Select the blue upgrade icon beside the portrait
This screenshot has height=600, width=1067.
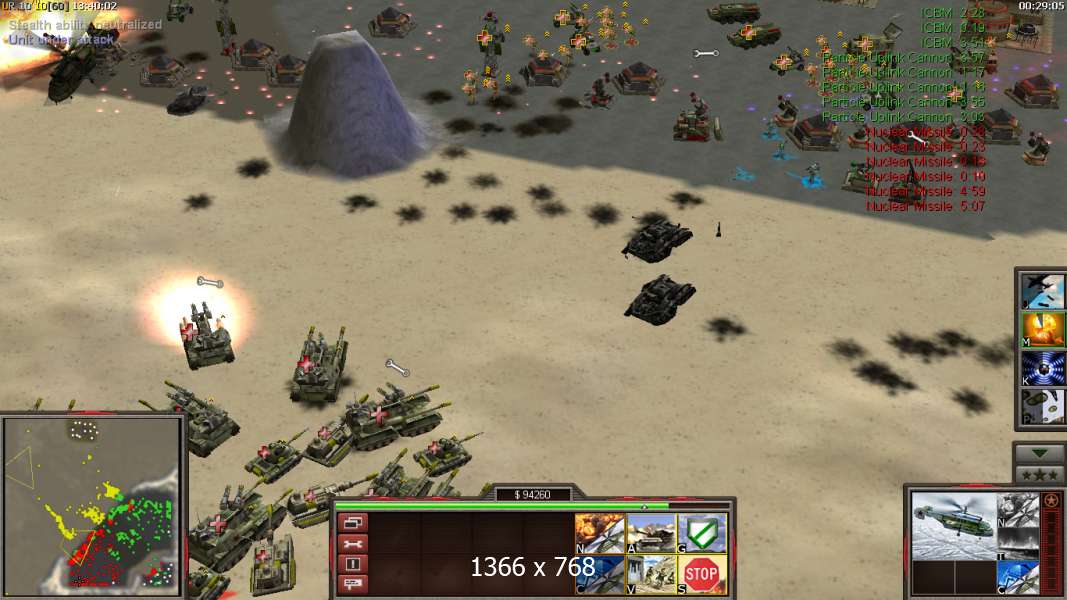tap(1019, 578)
